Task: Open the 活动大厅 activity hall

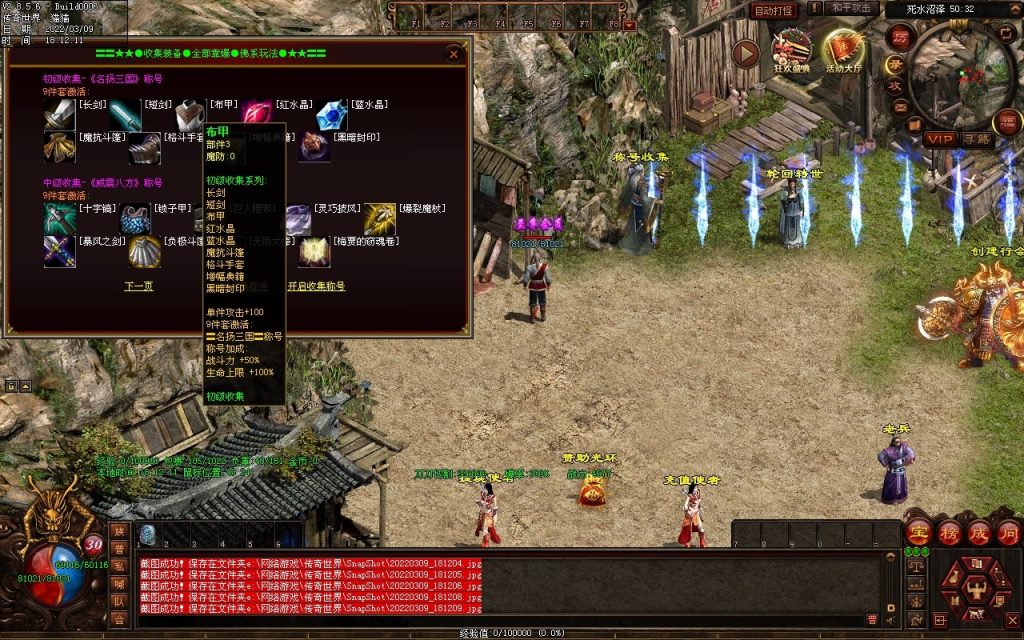Action: pos(843,52)
